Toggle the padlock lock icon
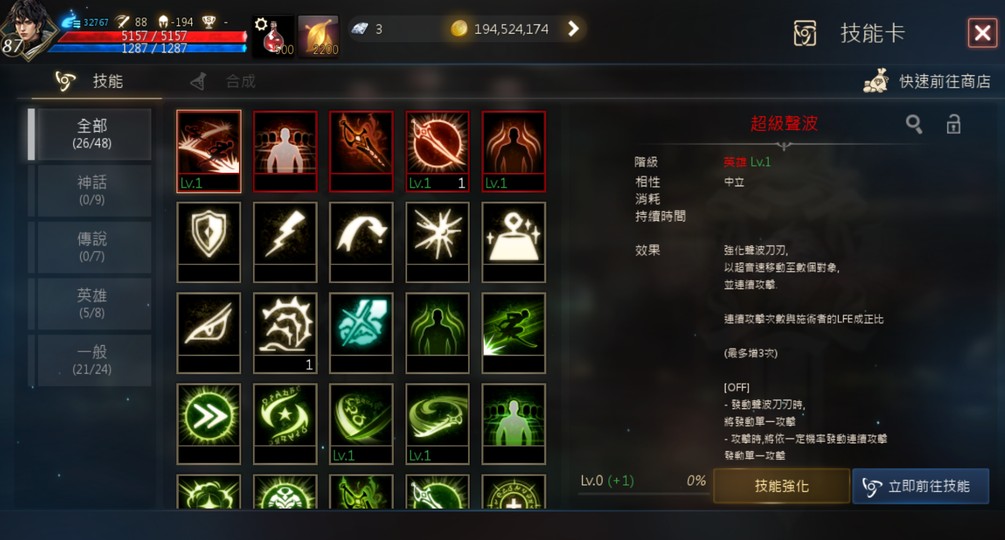This screenshot has width=1005, height=540. click(954, 124)
